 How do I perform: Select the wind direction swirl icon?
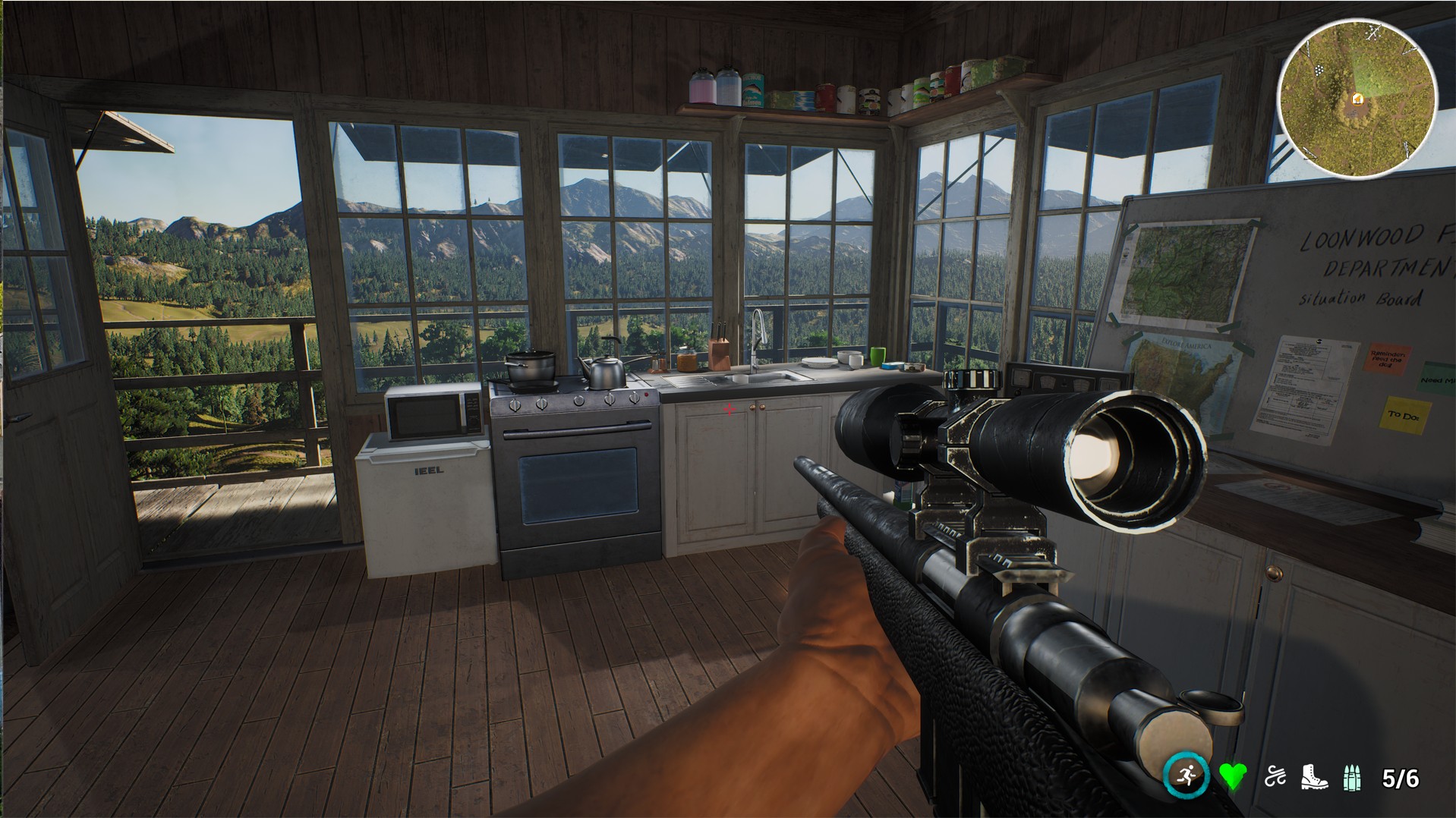(1275, 777)
